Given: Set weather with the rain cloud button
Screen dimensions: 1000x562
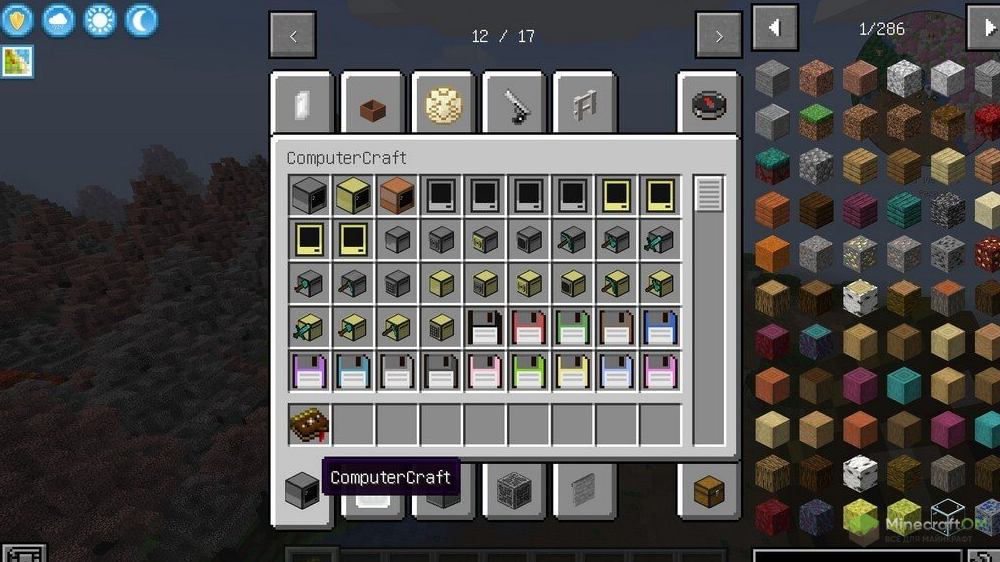Looking at the screenshot, I should (58, 19).
